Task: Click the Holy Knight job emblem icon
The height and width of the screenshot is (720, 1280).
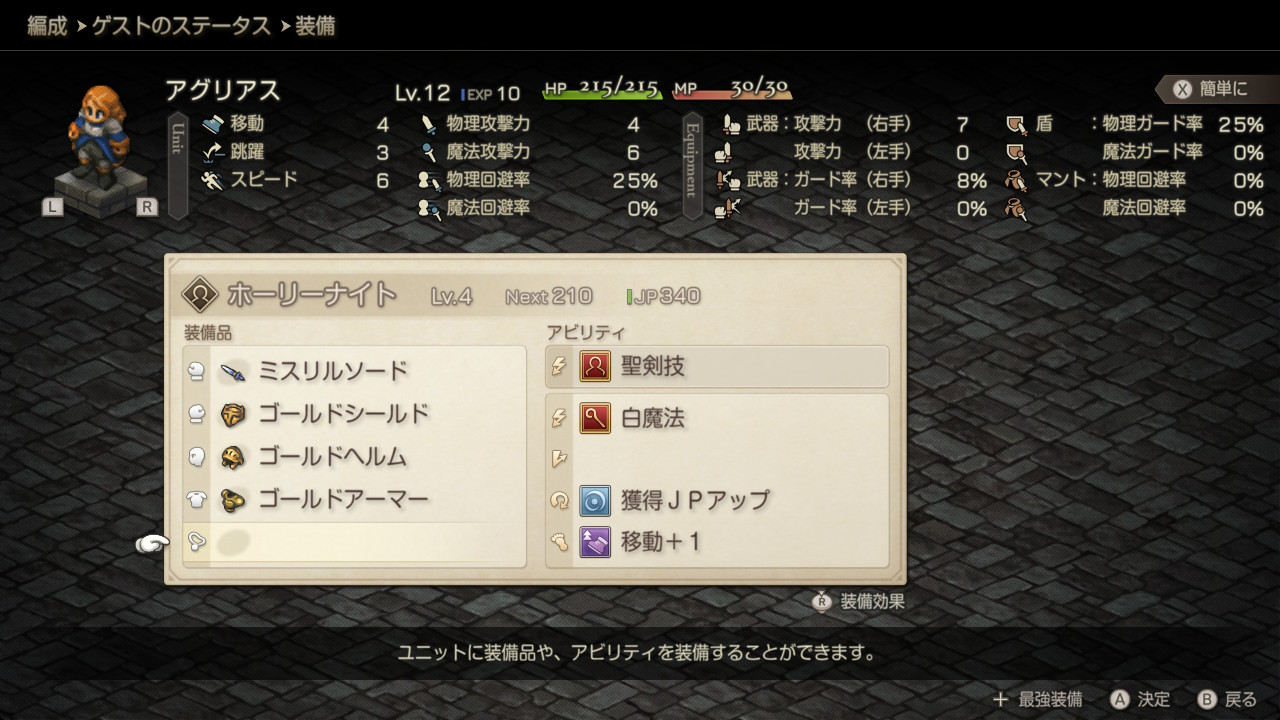Action: coord(198,294)
